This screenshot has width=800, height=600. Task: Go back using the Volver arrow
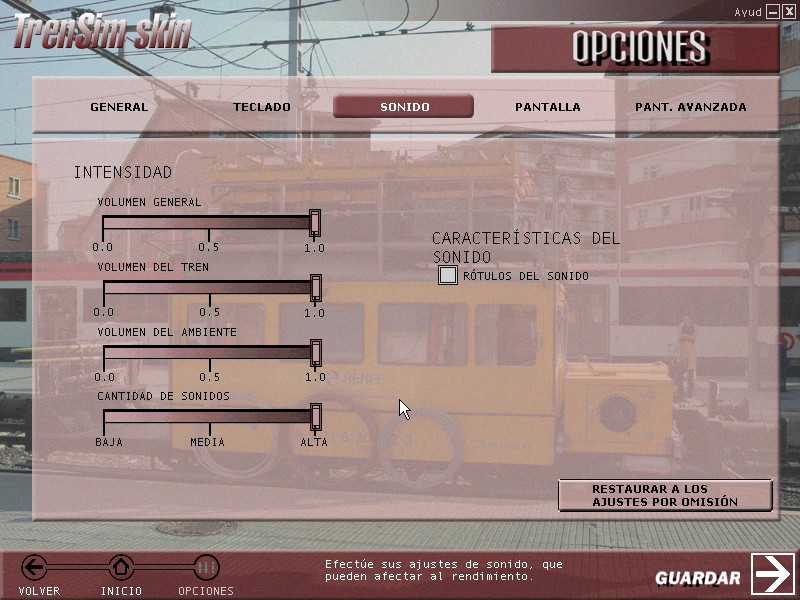[x=35, y=569]
